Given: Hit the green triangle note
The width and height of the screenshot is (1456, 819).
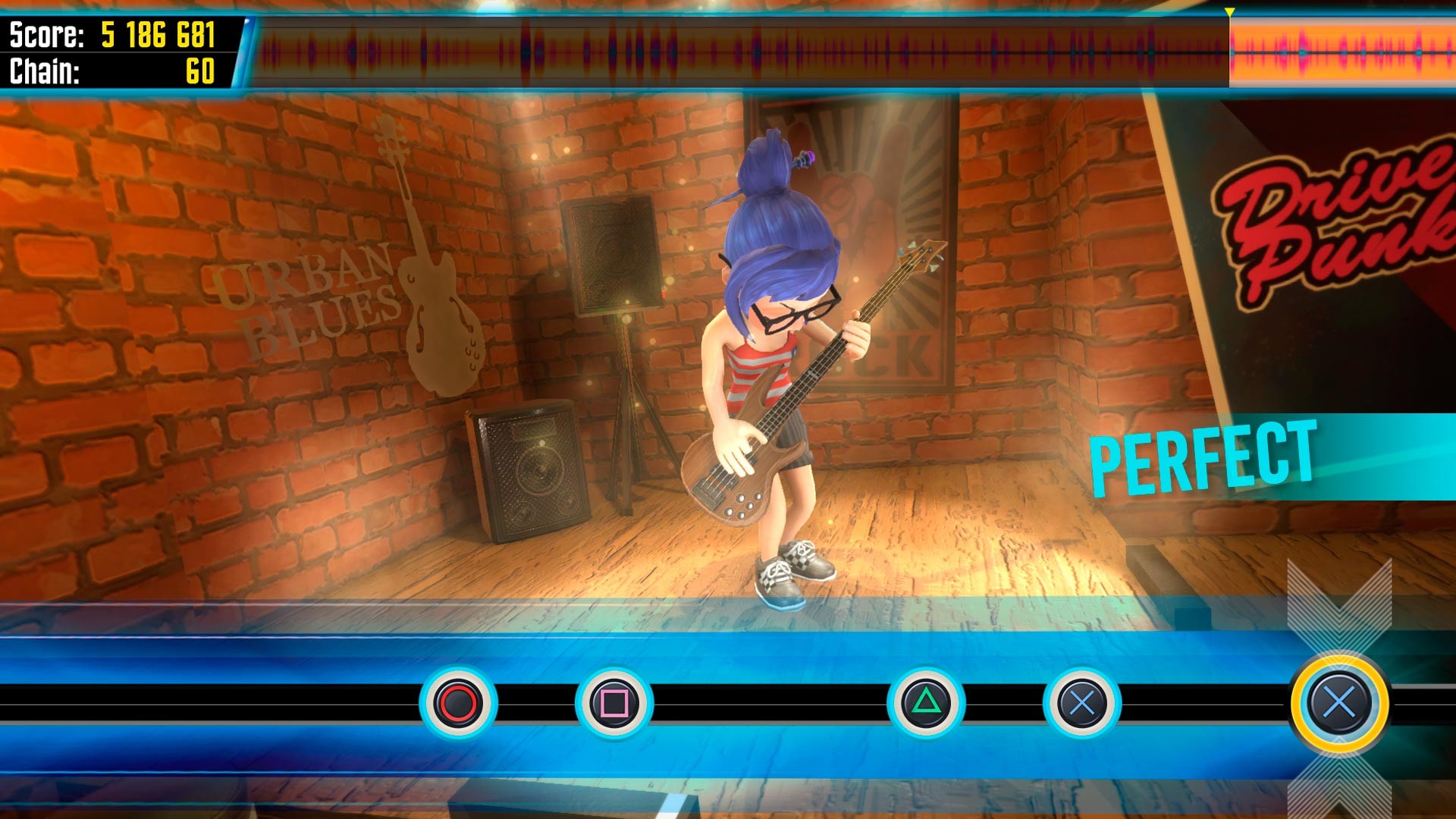Looking at the screenshot, I should pos(926,703).
